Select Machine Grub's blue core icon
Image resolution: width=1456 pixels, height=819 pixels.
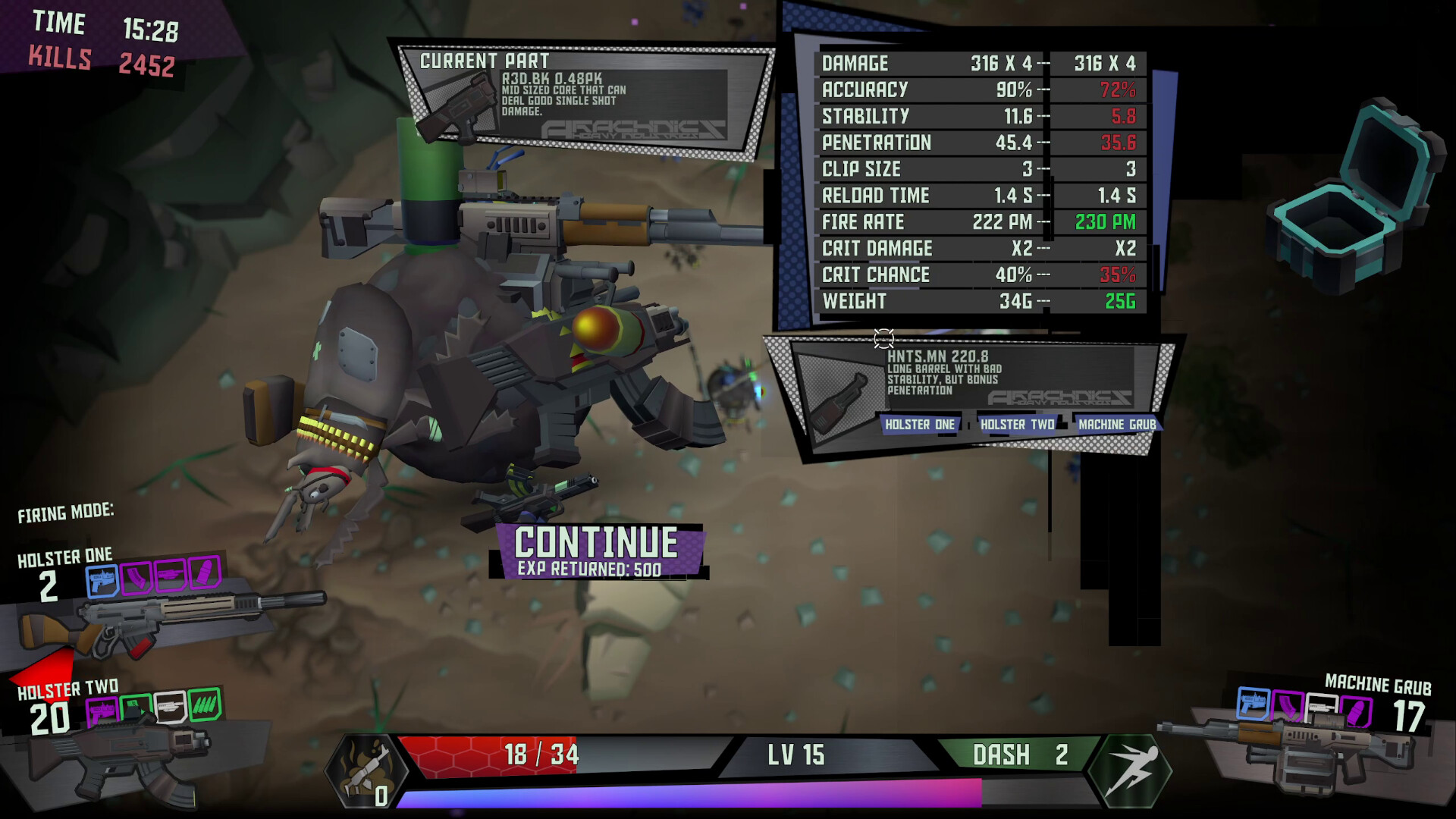[x=1253, y=704]
